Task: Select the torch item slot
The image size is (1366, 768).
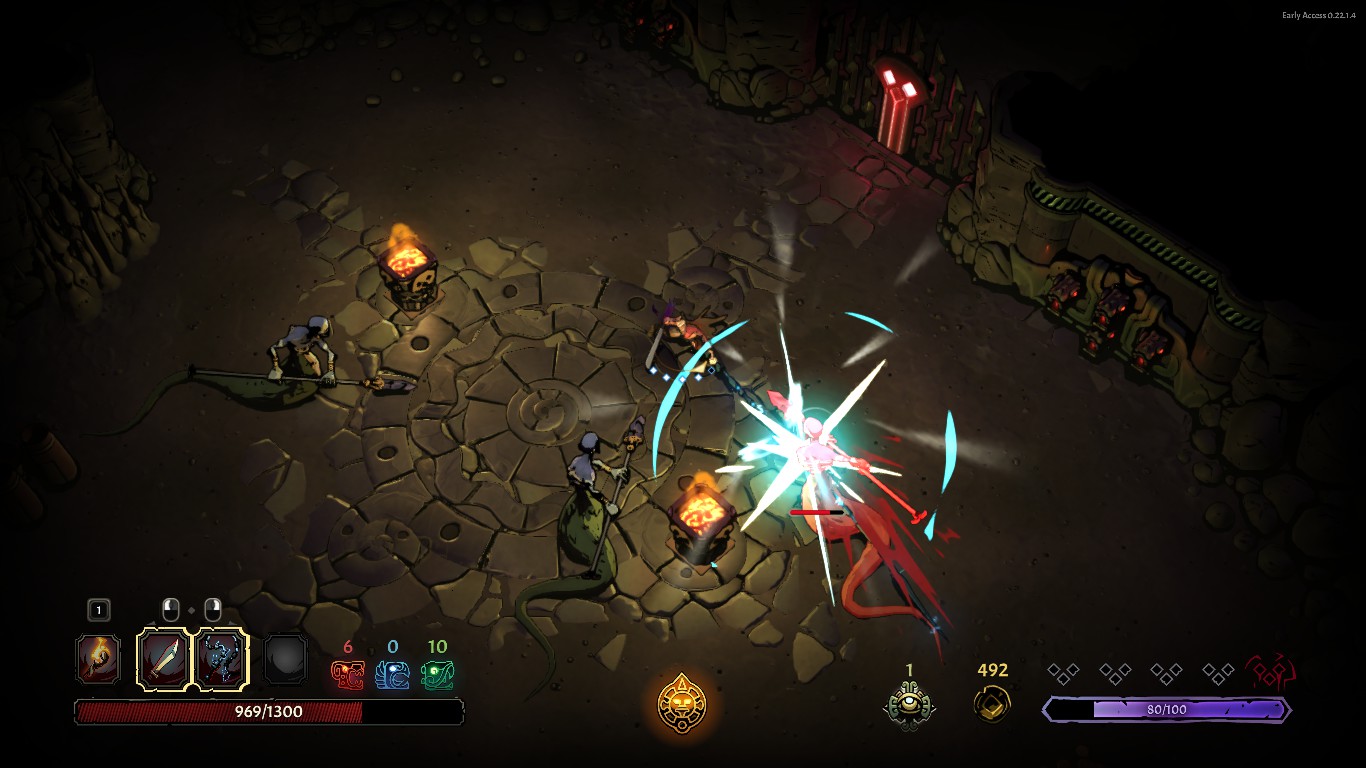Action: coord(99,659)
